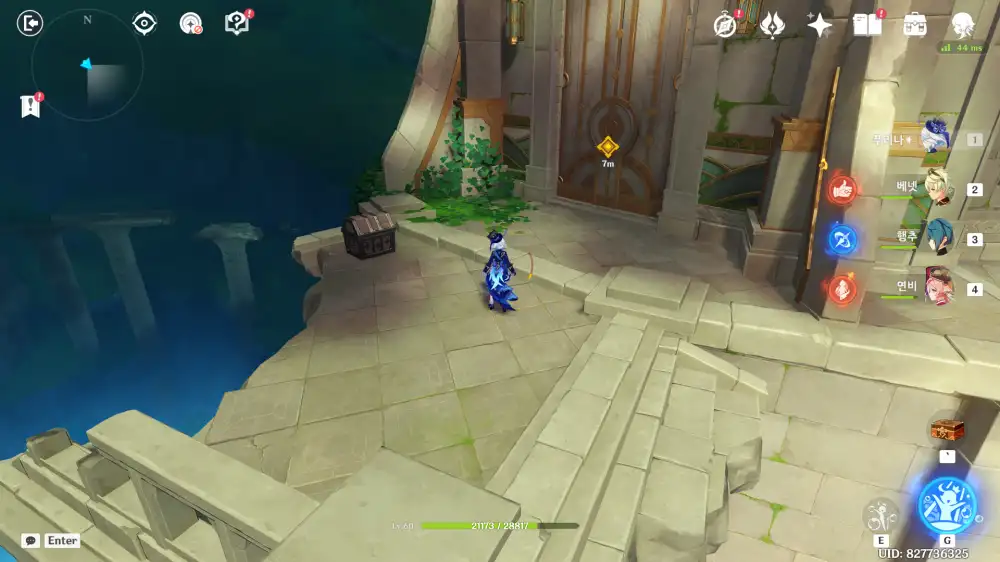Use the treasure chest gadget icon
Viewport: 1000px width, 562px height.
[x=946, y=429]
